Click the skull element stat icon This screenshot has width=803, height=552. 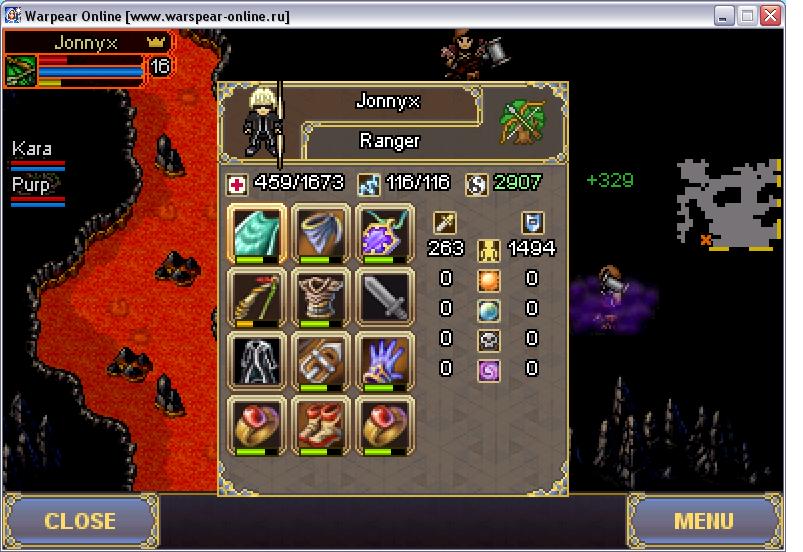pos(488,339)
